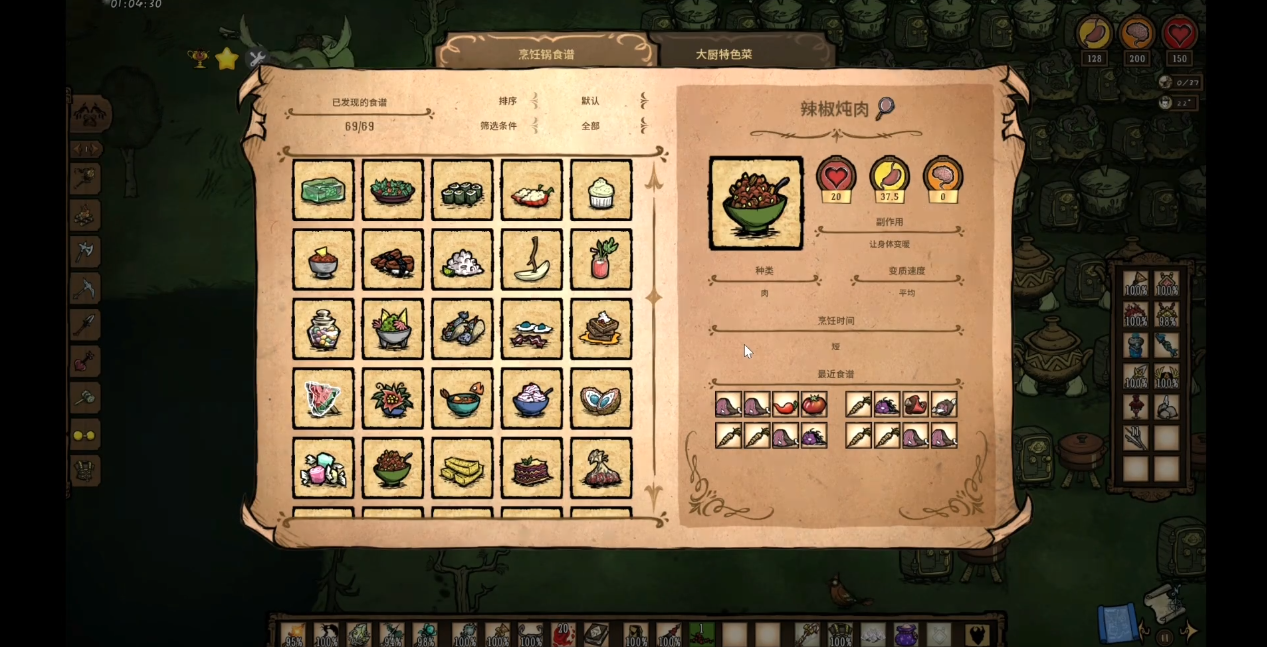Screen dimensions: 1267x647
Task: Click the next arrow for 排序 sorting
Action: pyautogui.click(x=643, y=101)
